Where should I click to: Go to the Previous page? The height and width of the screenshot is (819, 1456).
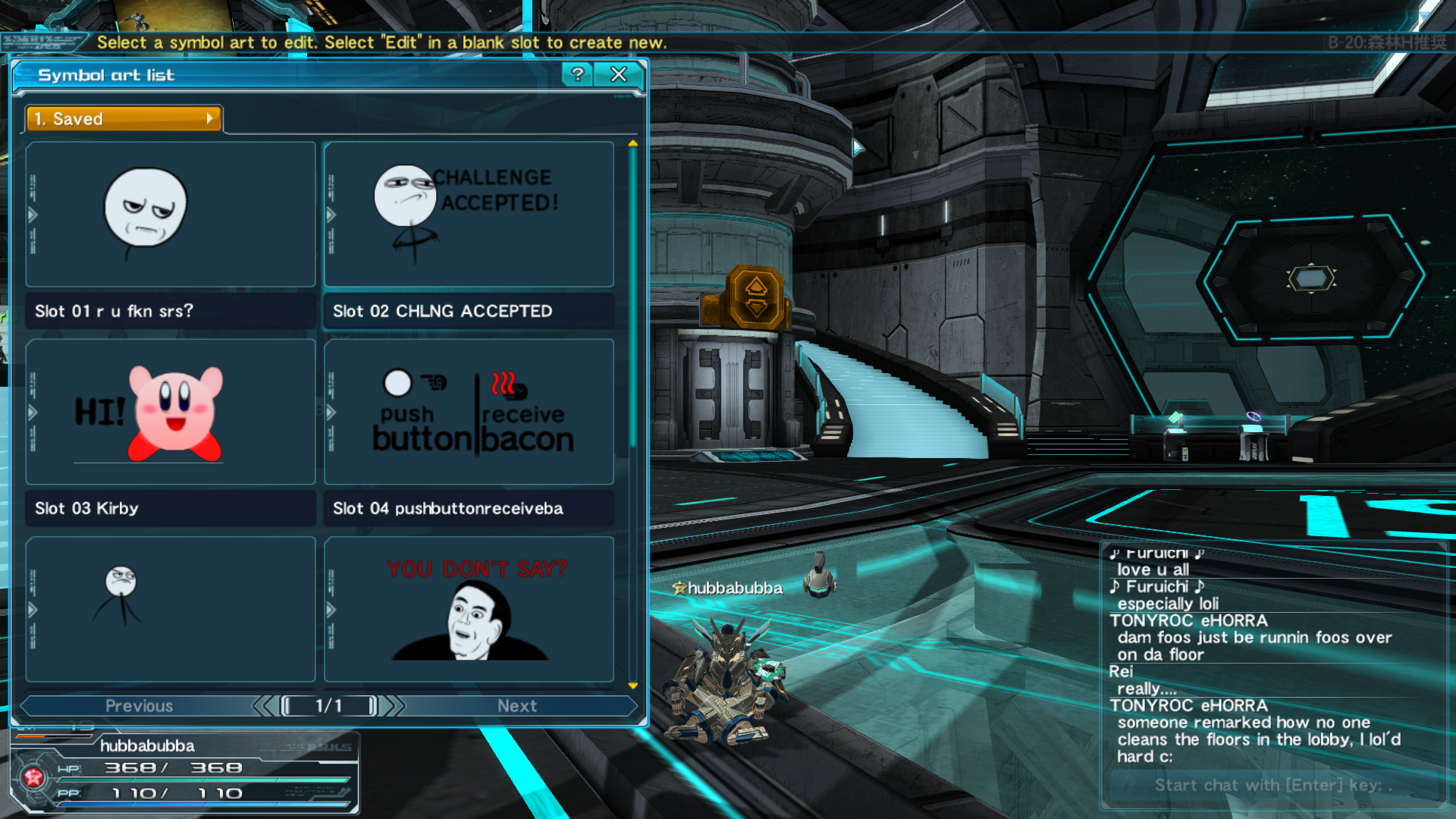[140, 706]
